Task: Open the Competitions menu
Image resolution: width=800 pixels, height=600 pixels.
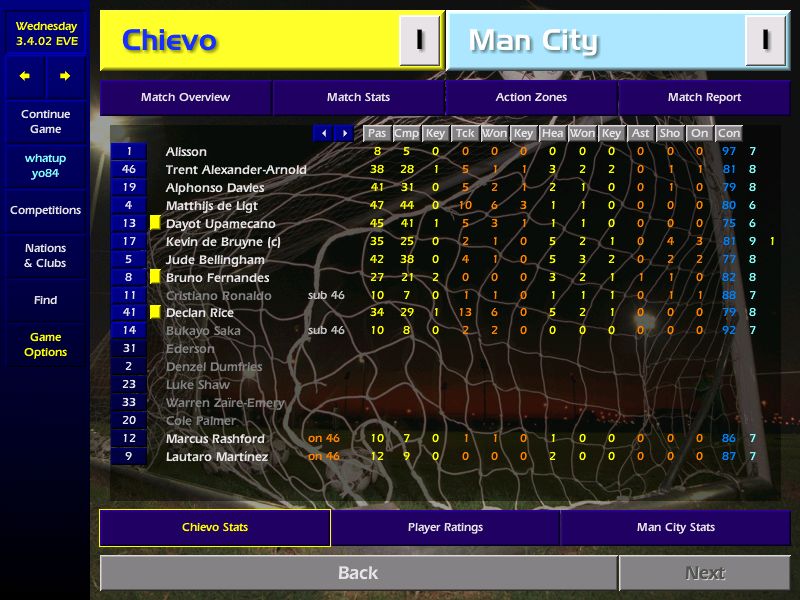Action: point(45,210)
